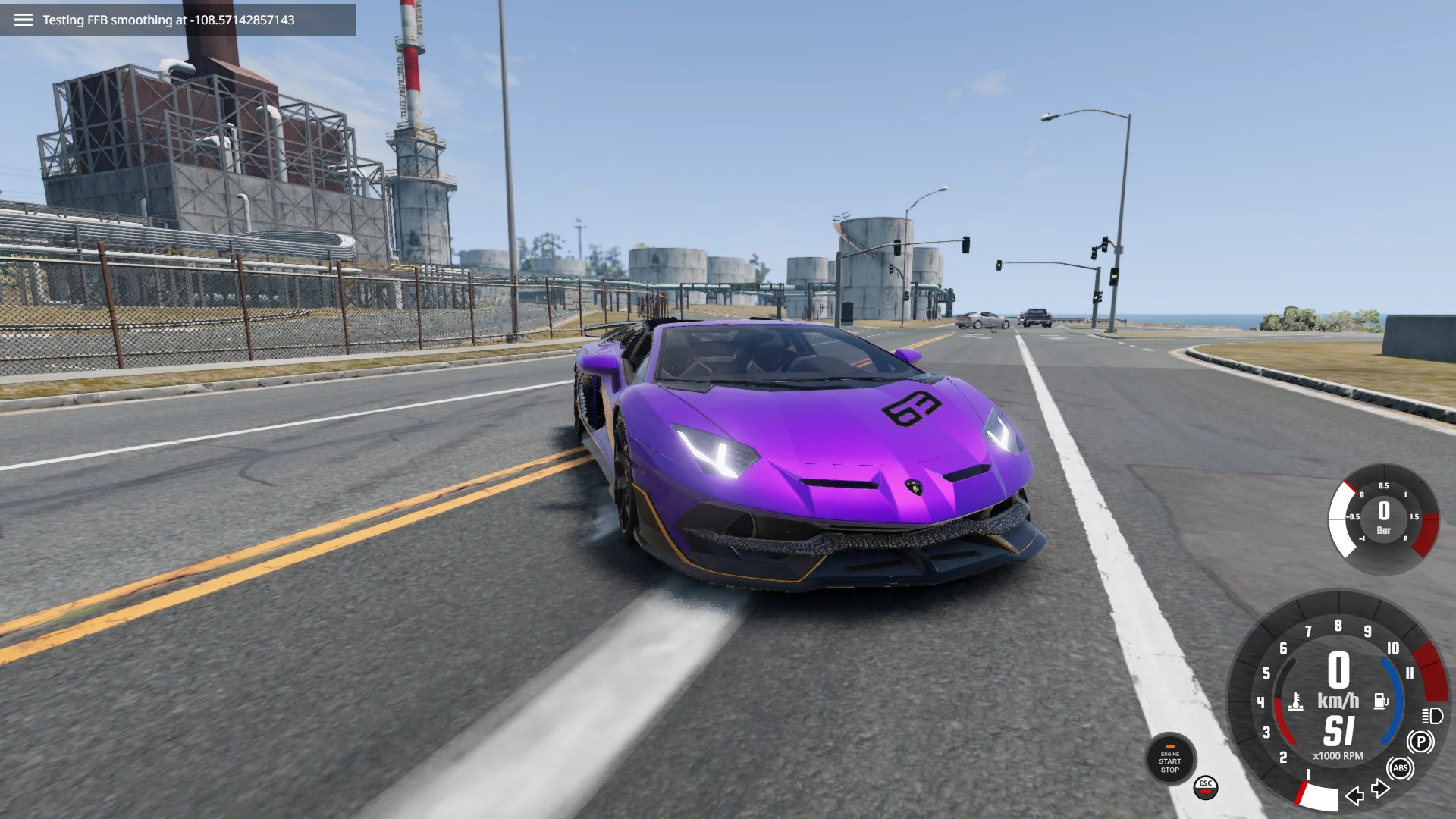
Task: Click the Bar label on the boost gauge
Action: pyautogui.click(x=1385, y=531)
